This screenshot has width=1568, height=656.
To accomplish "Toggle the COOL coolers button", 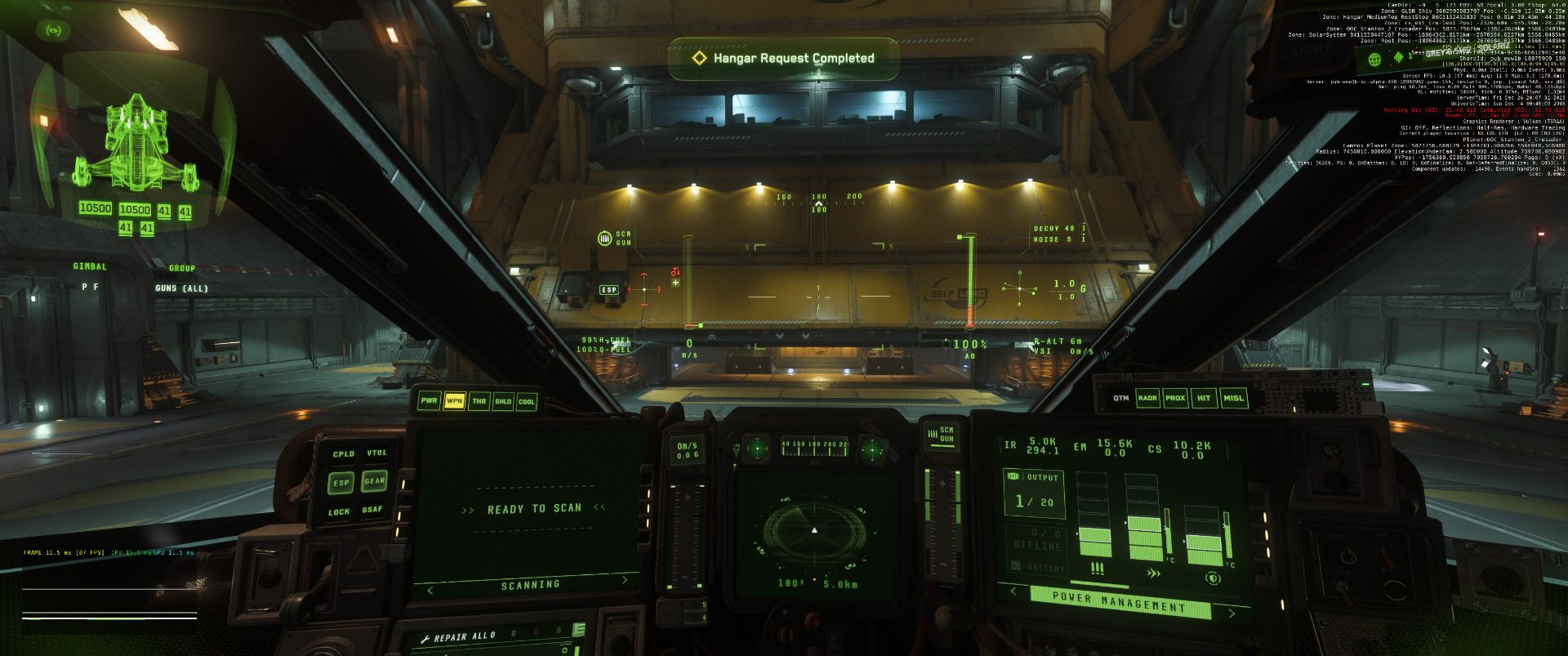I will tap(527, 402).
